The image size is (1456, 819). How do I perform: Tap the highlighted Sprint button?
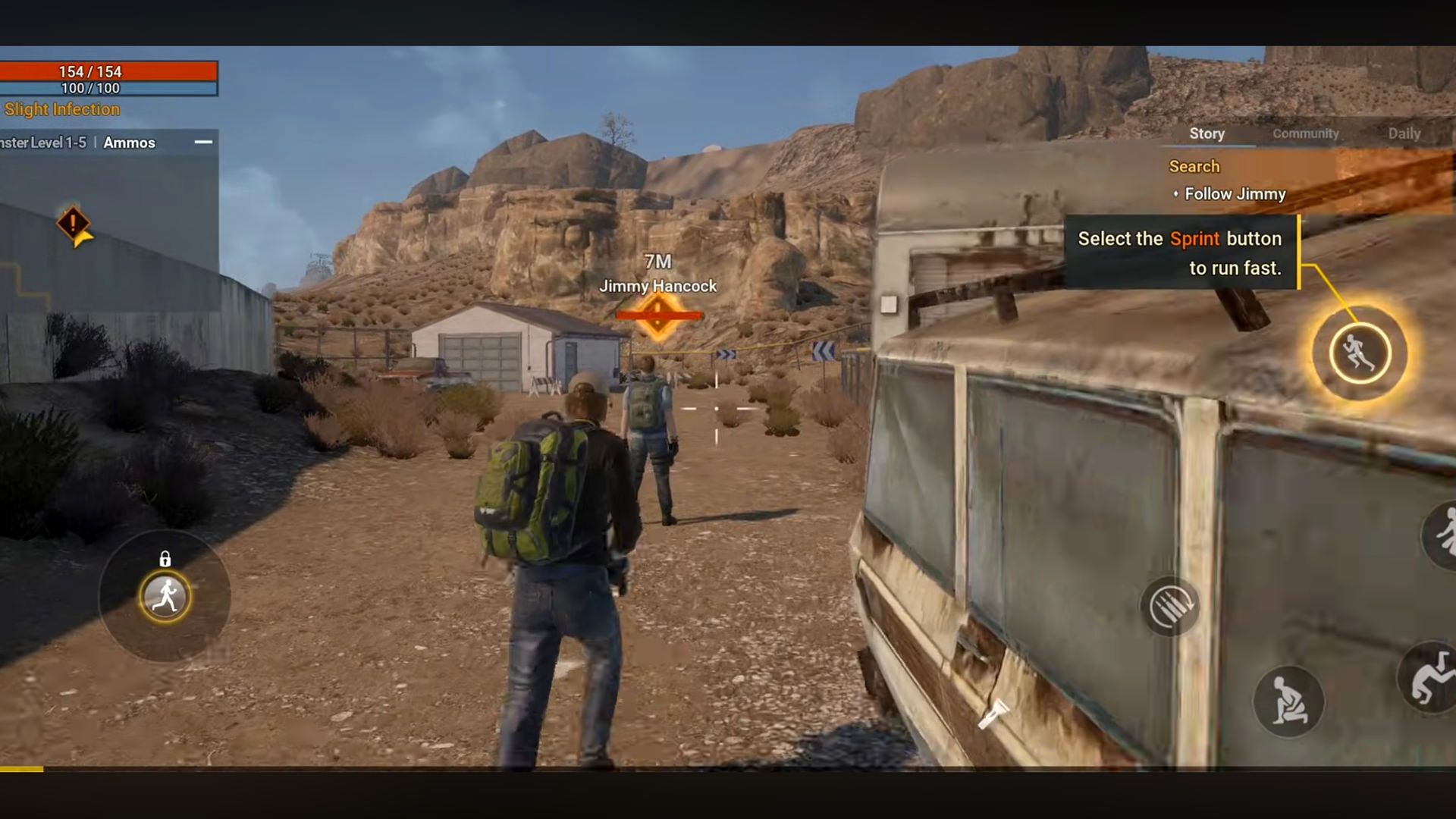[x=1359, y=353]
